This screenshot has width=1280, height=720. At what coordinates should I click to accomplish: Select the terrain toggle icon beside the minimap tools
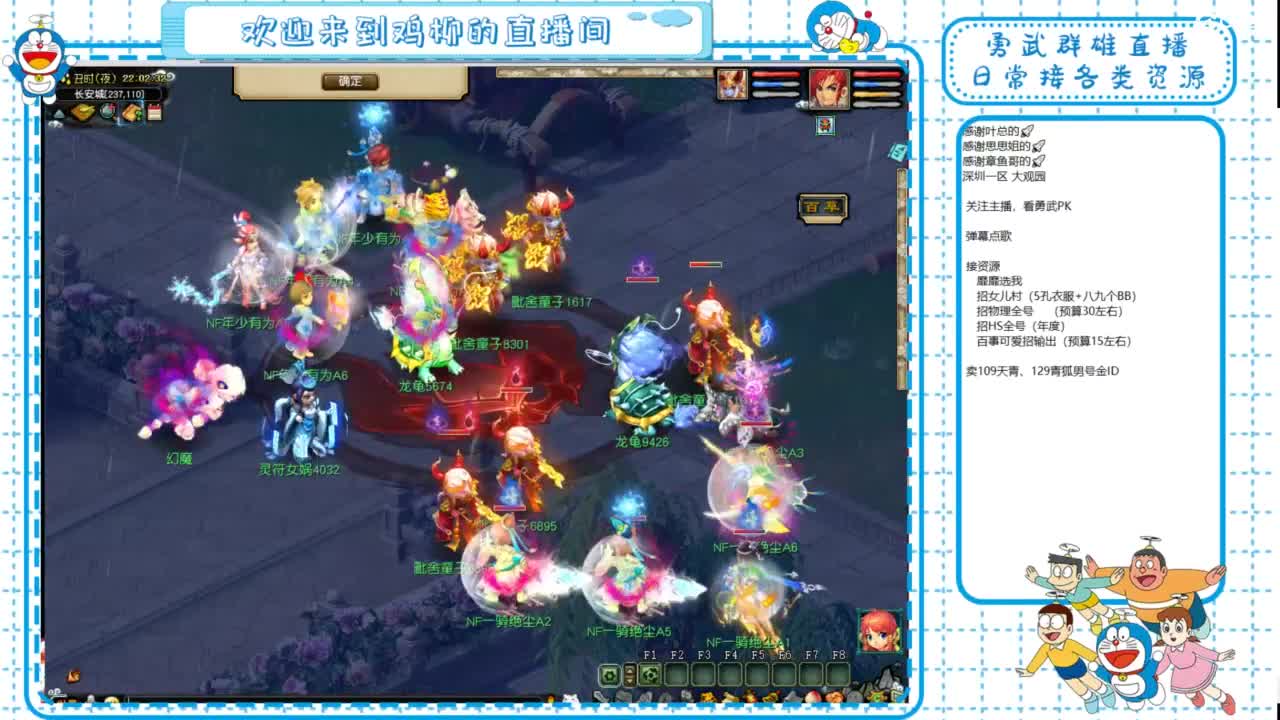click(x=58, y=113)
